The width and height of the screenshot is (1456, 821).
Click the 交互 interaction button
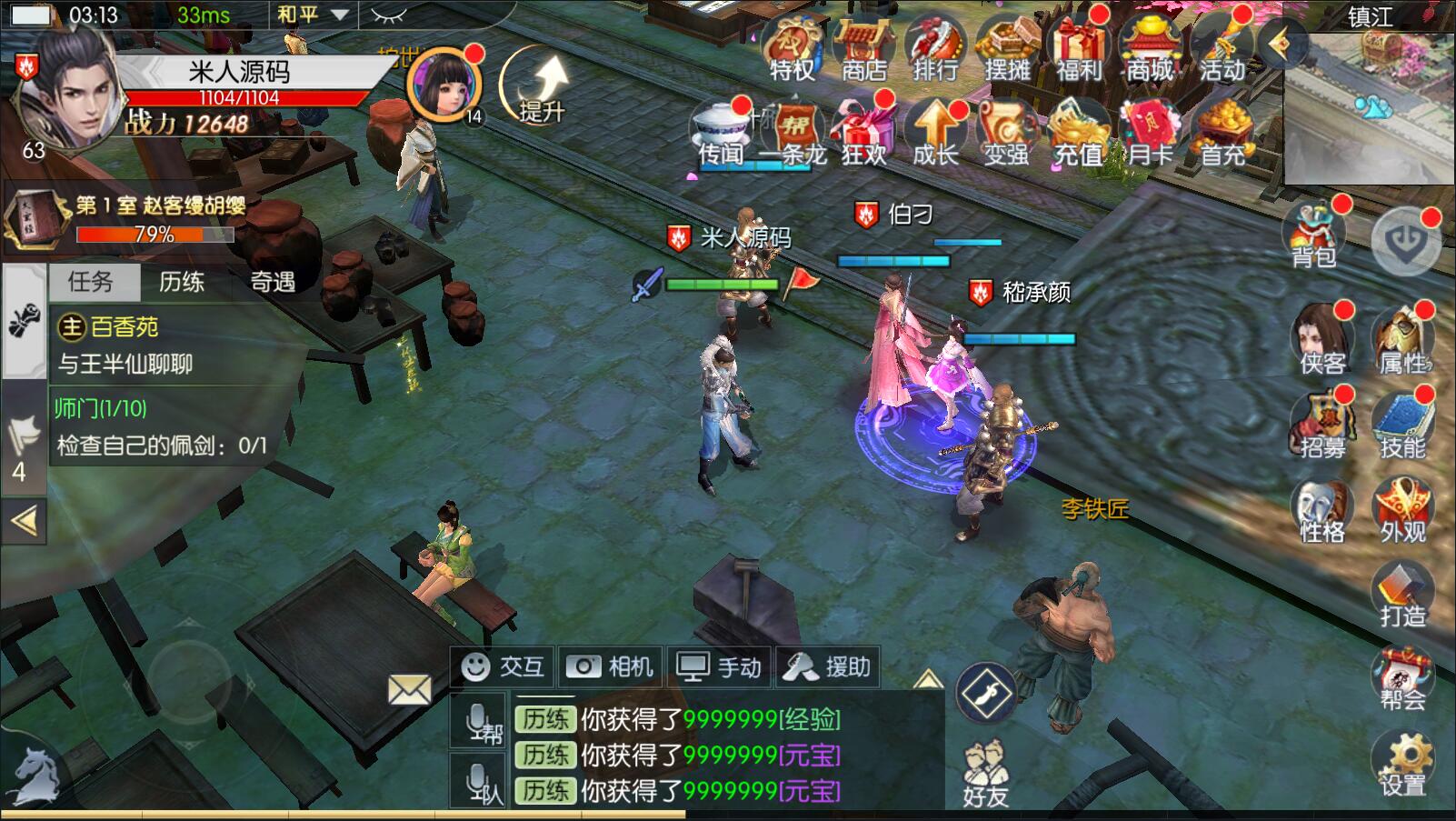click(504, 667)
